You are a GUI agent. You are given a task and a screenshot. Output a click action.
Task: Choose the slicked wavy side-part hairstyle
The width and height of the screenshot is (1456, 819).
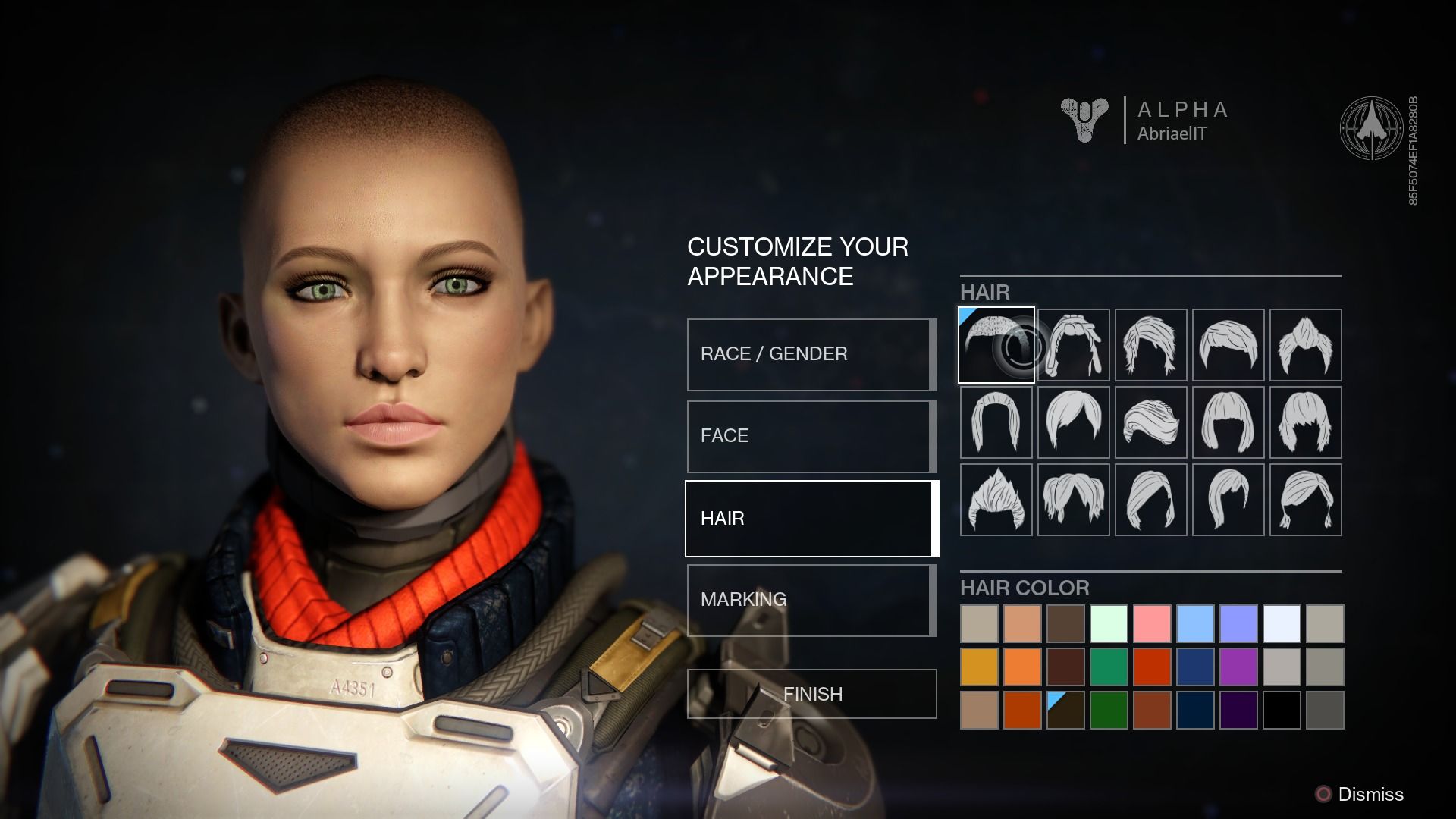pos(1150,422)
